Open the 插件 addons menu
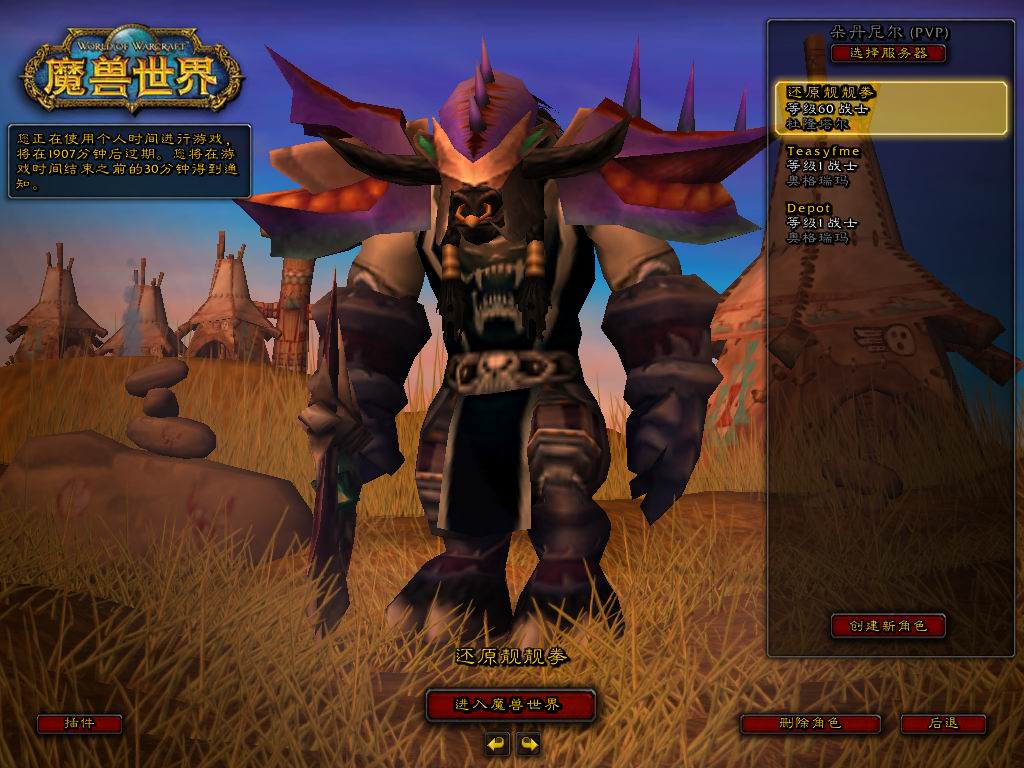1024x768 pixels. point(79,723)
